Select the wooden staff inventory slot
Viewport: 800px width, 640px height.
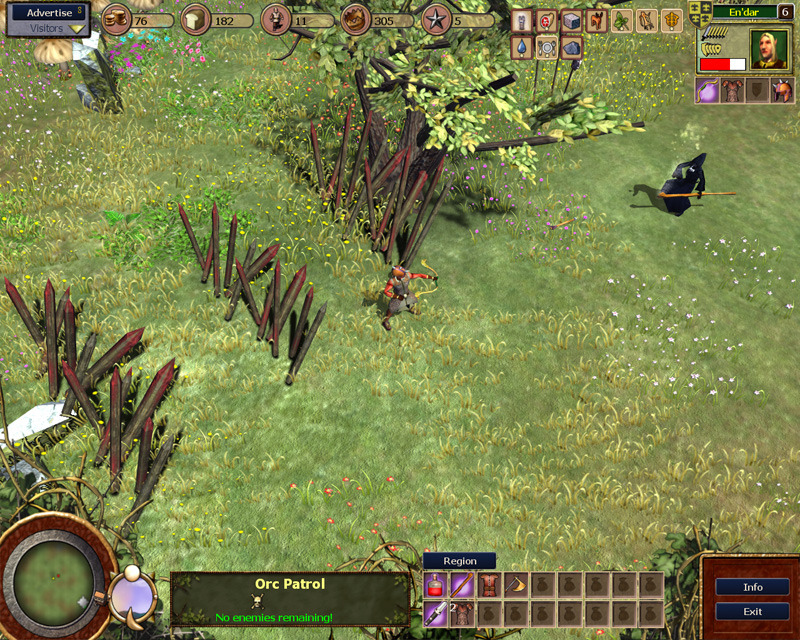(x=462, y=585)
